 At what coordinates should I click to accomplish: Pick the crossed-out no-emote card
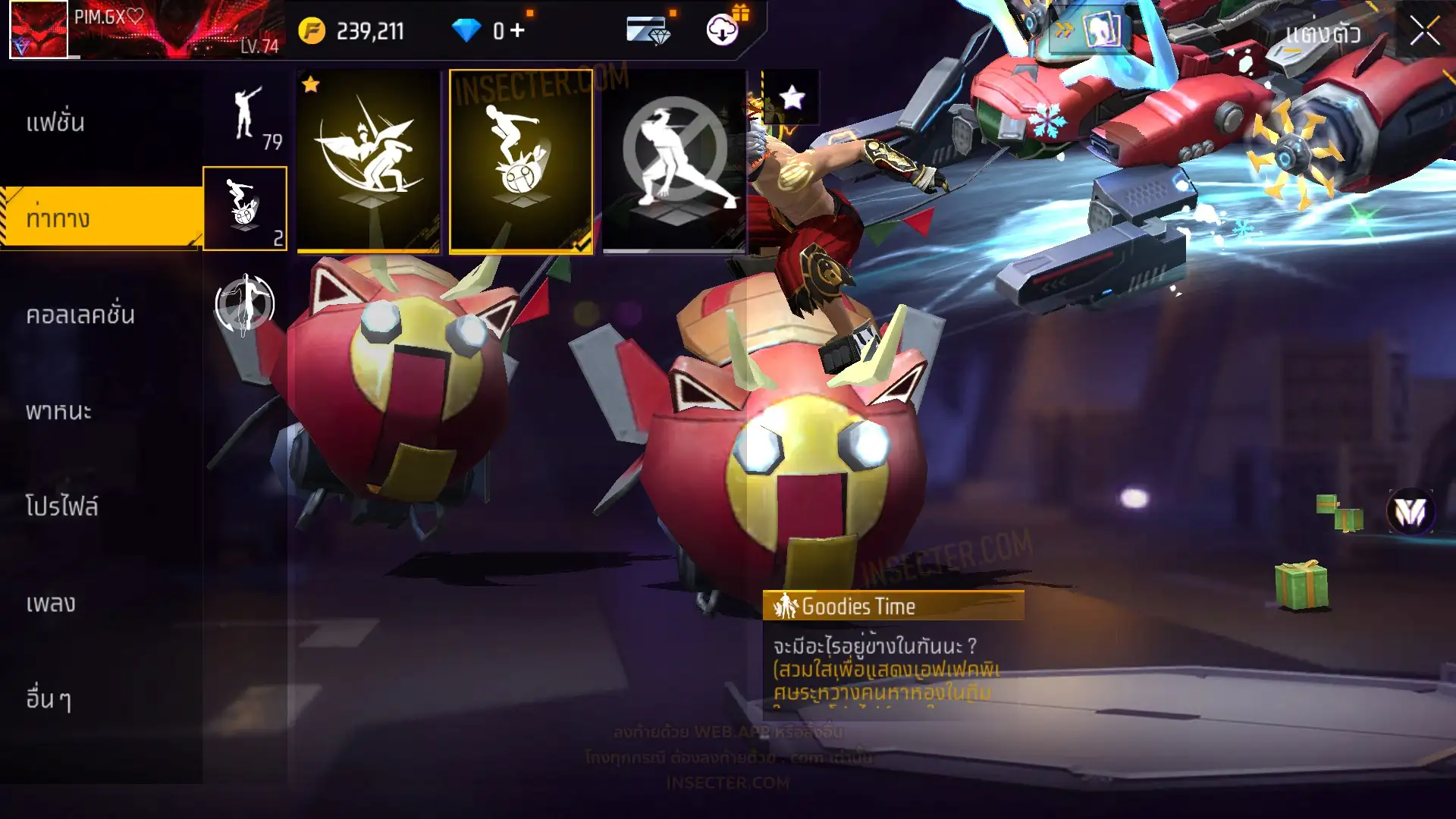pyautogui.click(x=673, y=162)
